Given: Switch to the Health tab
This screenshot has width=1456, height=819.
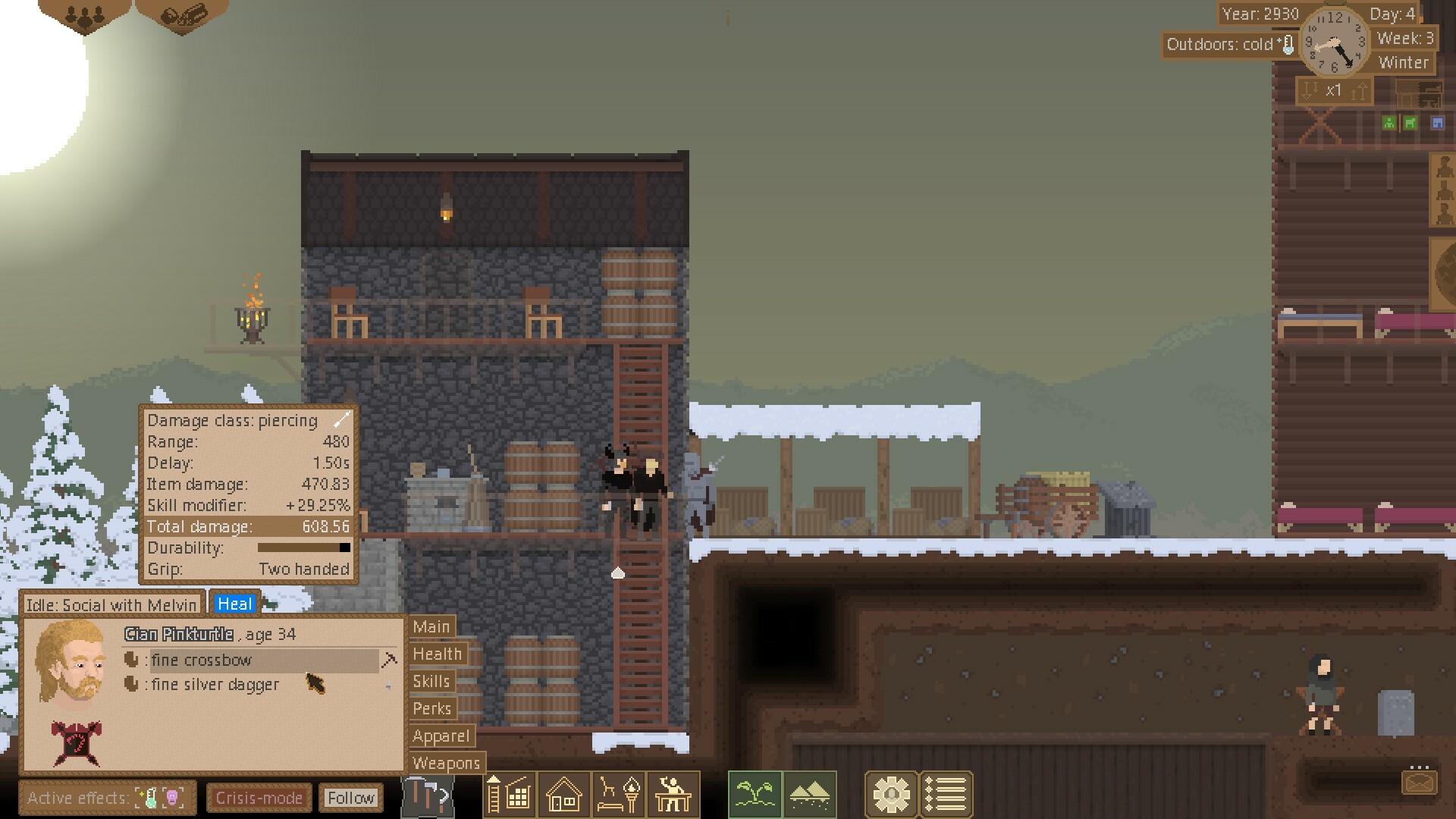Looking at the screenshot, I should [438, 654].
